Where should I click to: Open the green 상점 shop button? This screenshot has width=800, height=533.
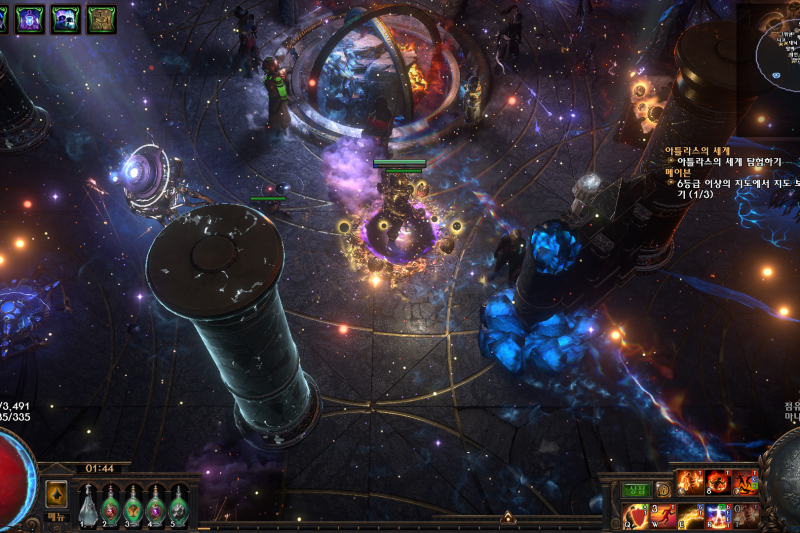[636, 490]
